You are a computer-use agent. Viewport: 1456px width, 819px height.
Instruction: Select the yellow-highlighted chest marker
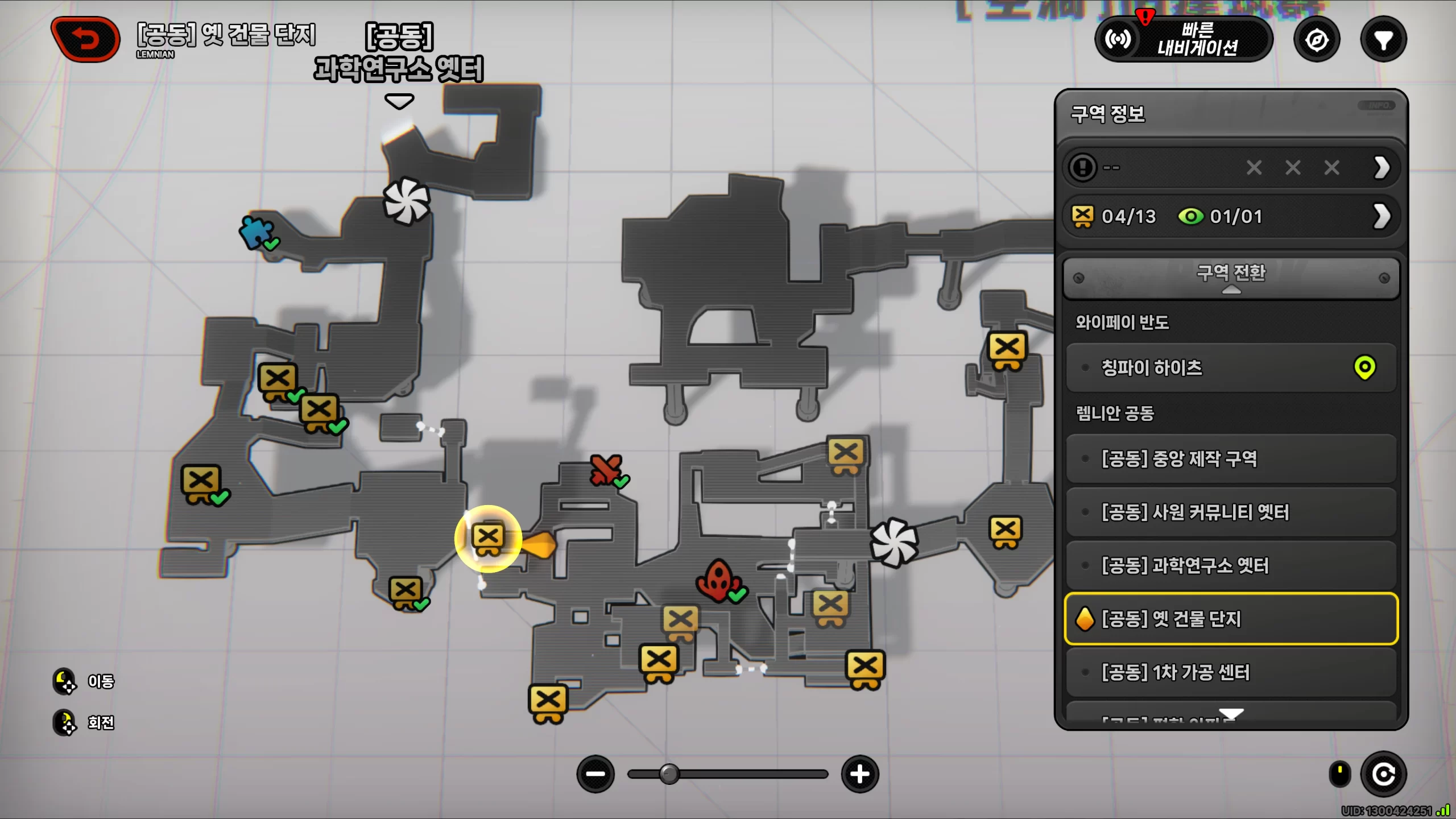pyautogui.click(x=488, y=538)
